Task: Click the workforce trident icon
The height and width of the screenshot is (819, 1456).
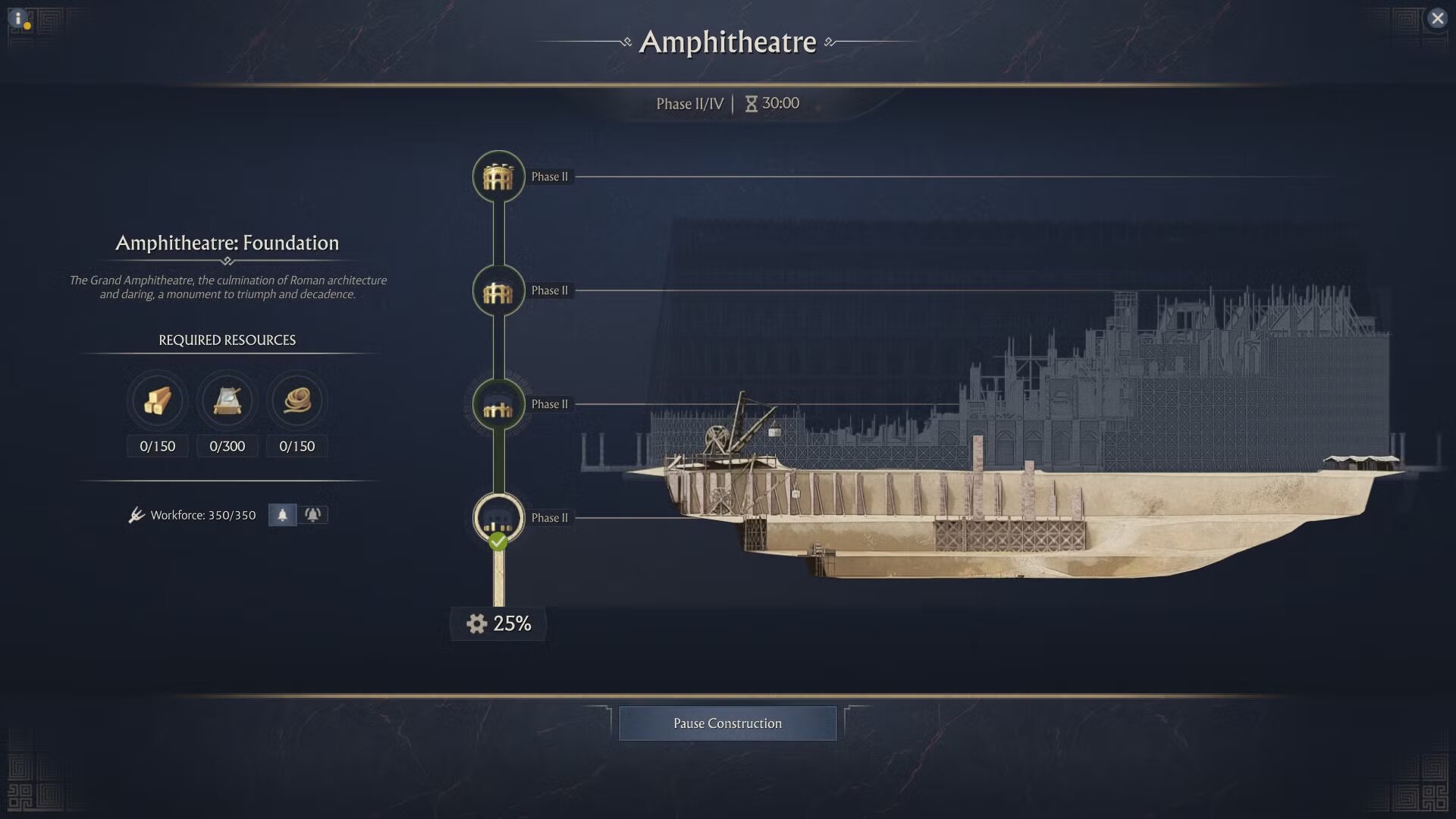Action: point(137,514)
